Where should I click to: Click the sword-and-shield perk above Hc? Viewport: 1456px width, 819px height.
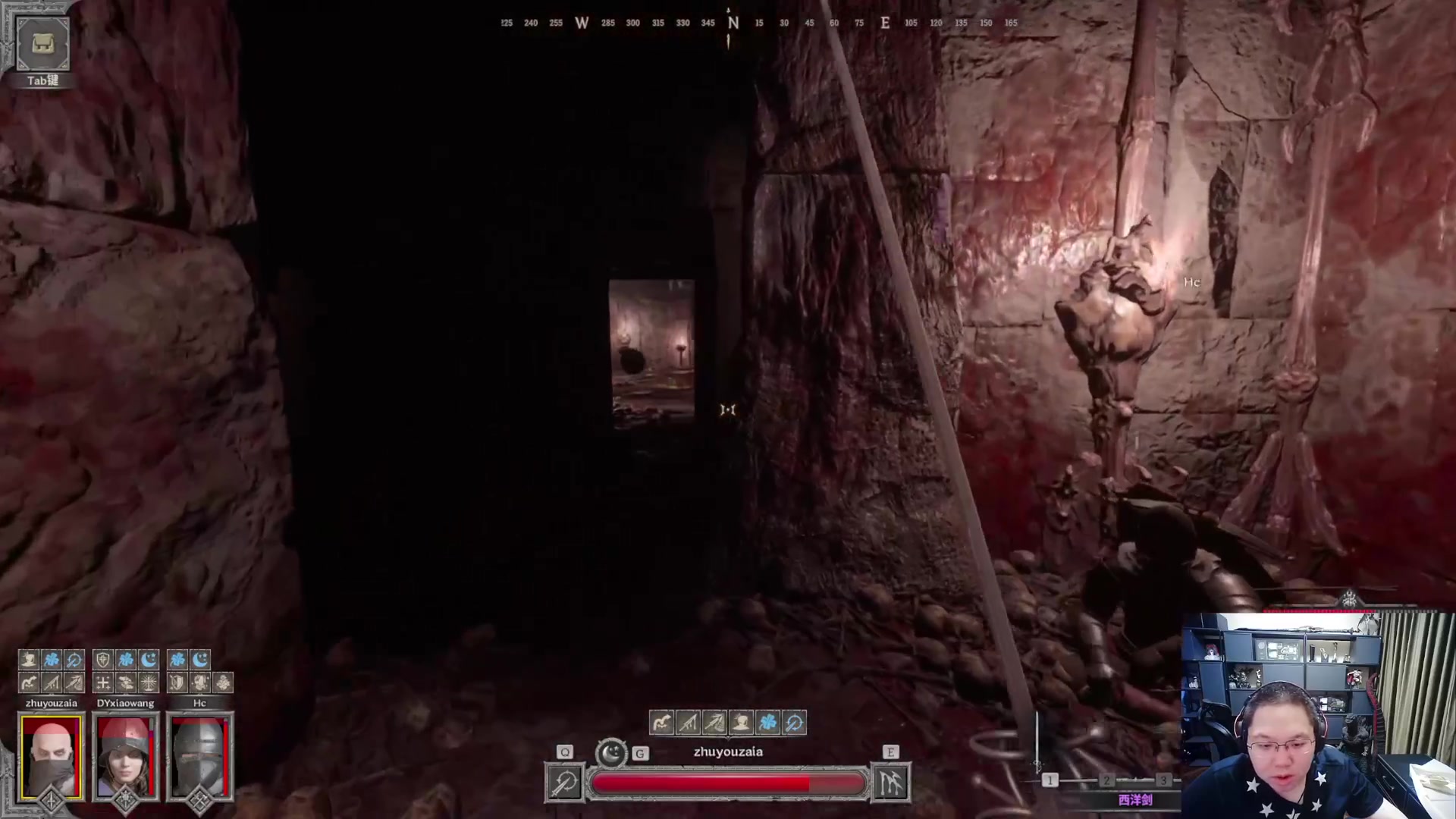pos(177,682)
